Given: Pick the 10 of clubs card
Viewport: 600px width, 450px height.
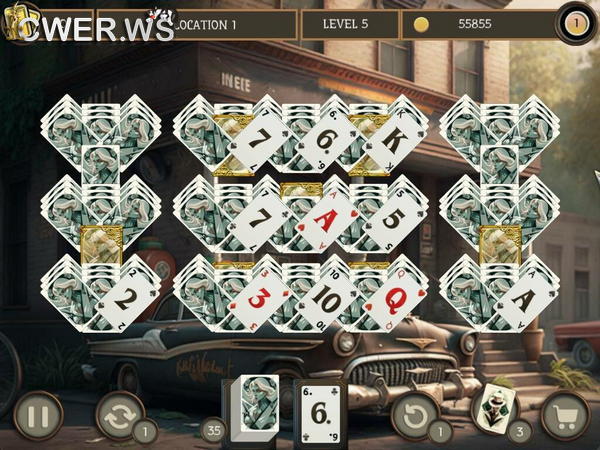Looking at the screenshot, I should tap(323, 297).
